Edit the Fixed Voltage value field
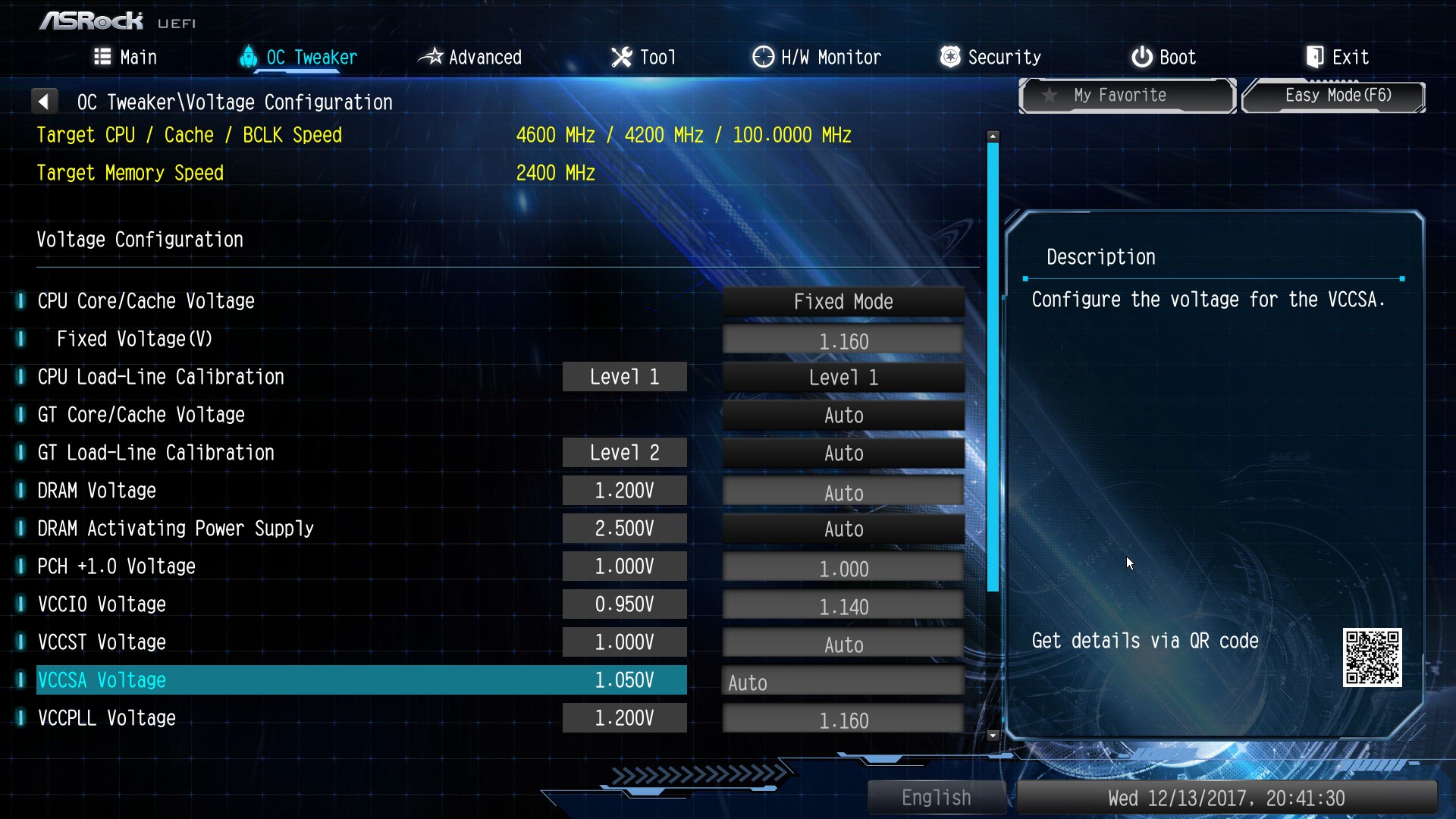The width and height of the screenshot is (1456, 819). coord(843,340)
